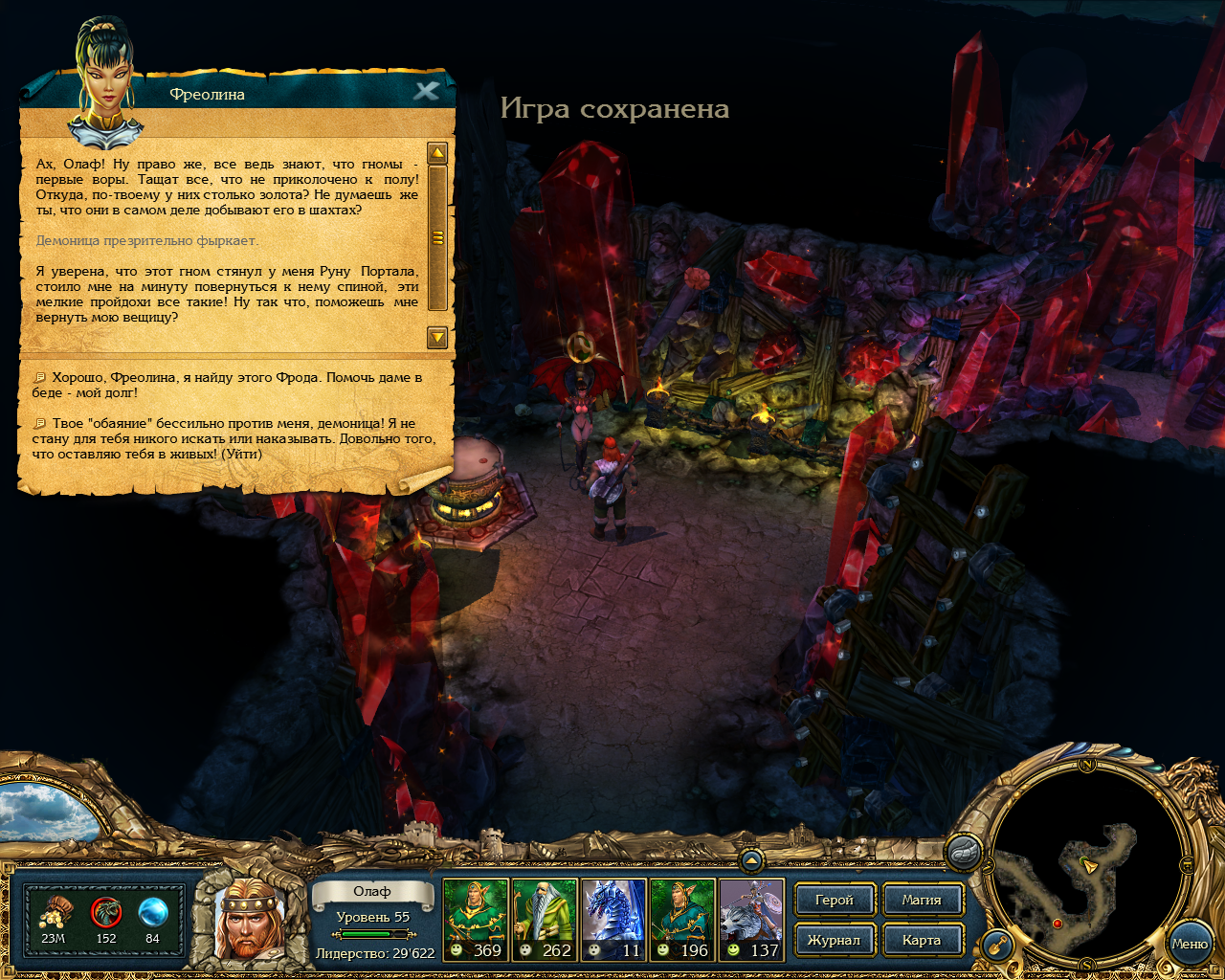Close the Фреолина dialogue window
This screenshot has height=980, width=1225.
pos(427,91)
